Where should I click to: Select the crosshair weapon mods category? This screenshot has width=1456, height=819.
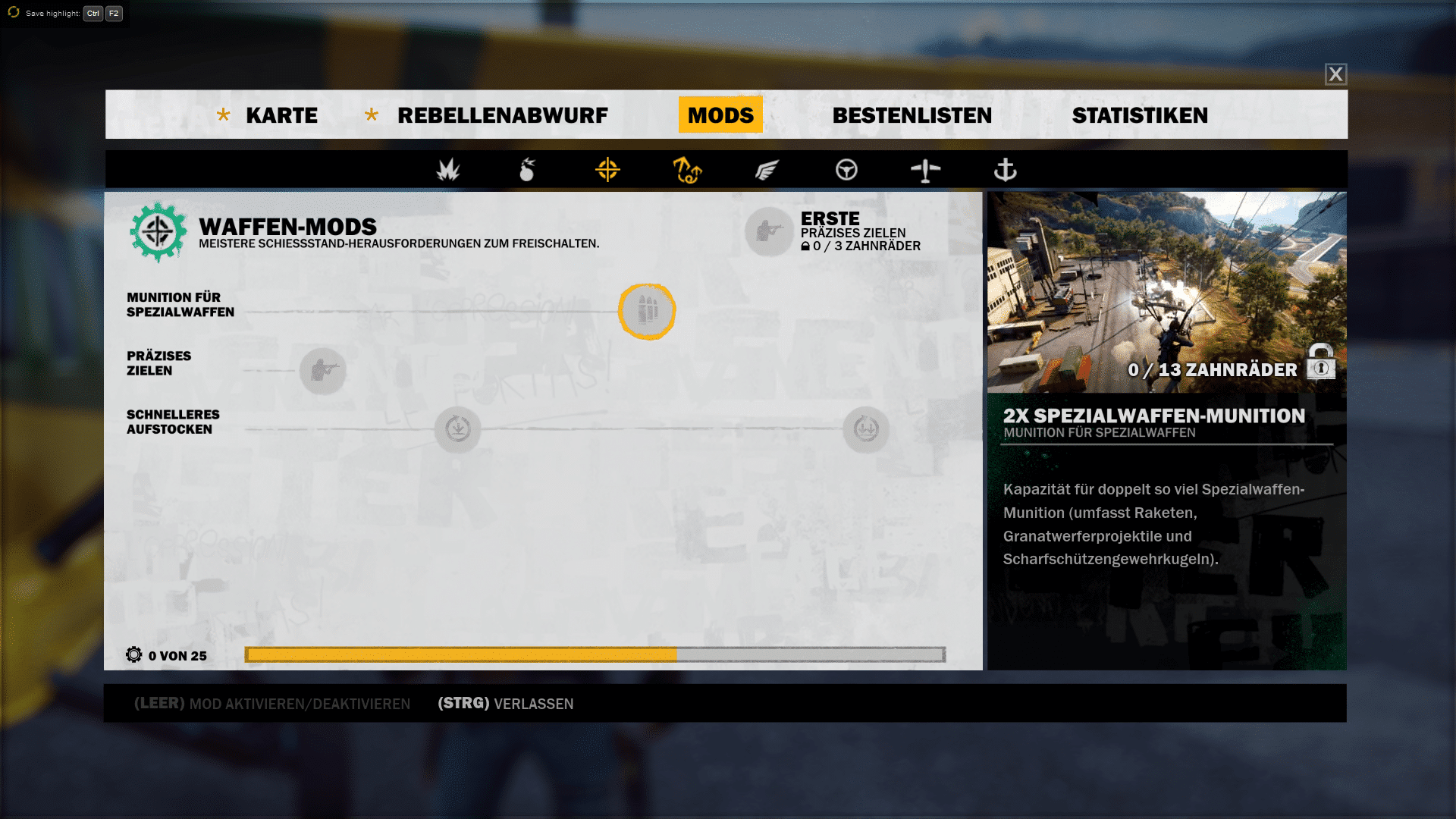pyautogui.click(x=607, y=170)
